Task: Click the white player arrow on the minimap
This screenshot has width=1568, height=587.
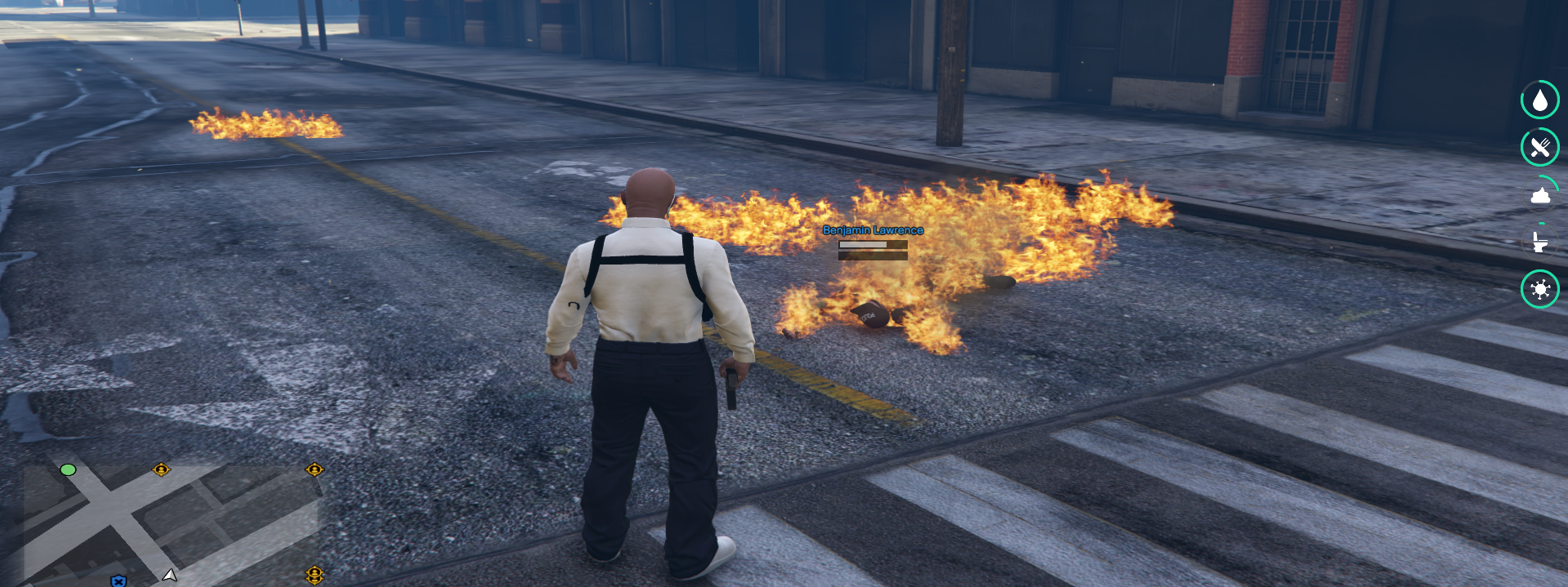Action: [x=169, y=576]
